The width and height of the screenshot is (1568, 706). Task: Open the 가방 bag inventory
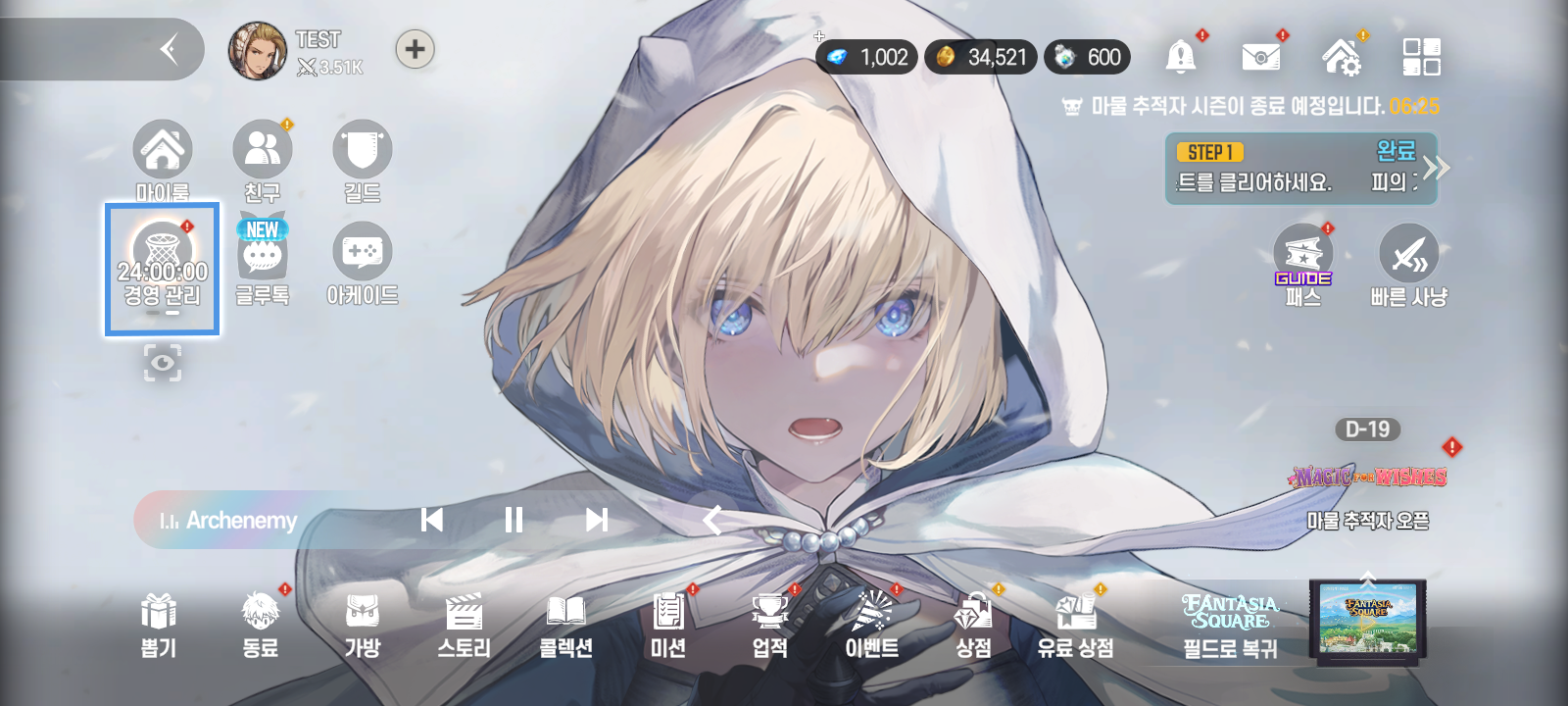(x=363, y=624)
